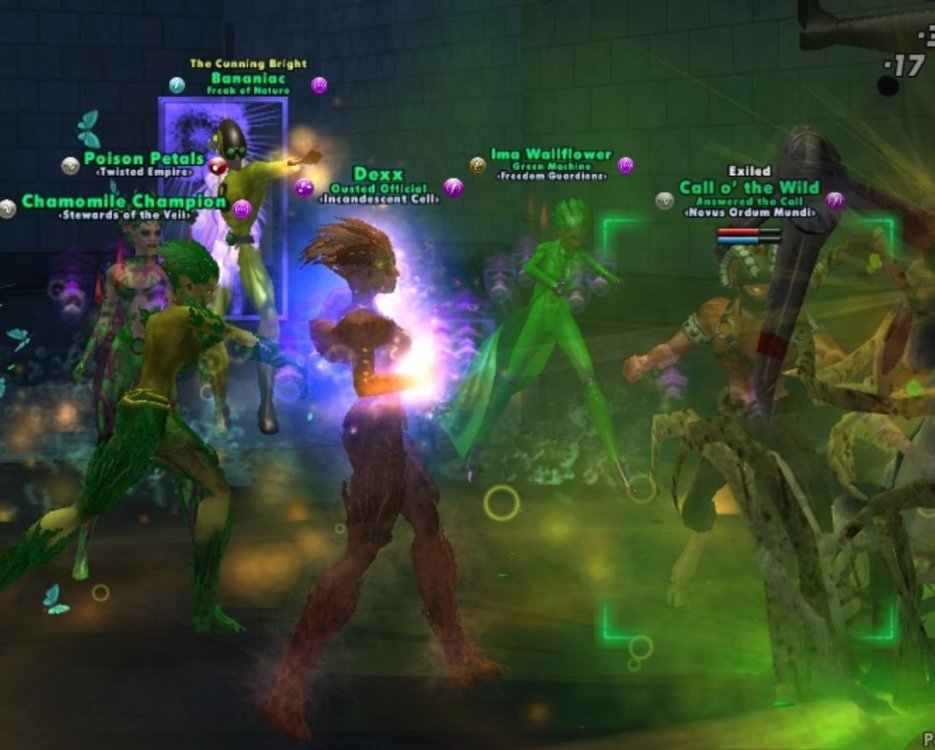
Task: Target Poison Petals by her name tag
Action: tap(144, 159)
